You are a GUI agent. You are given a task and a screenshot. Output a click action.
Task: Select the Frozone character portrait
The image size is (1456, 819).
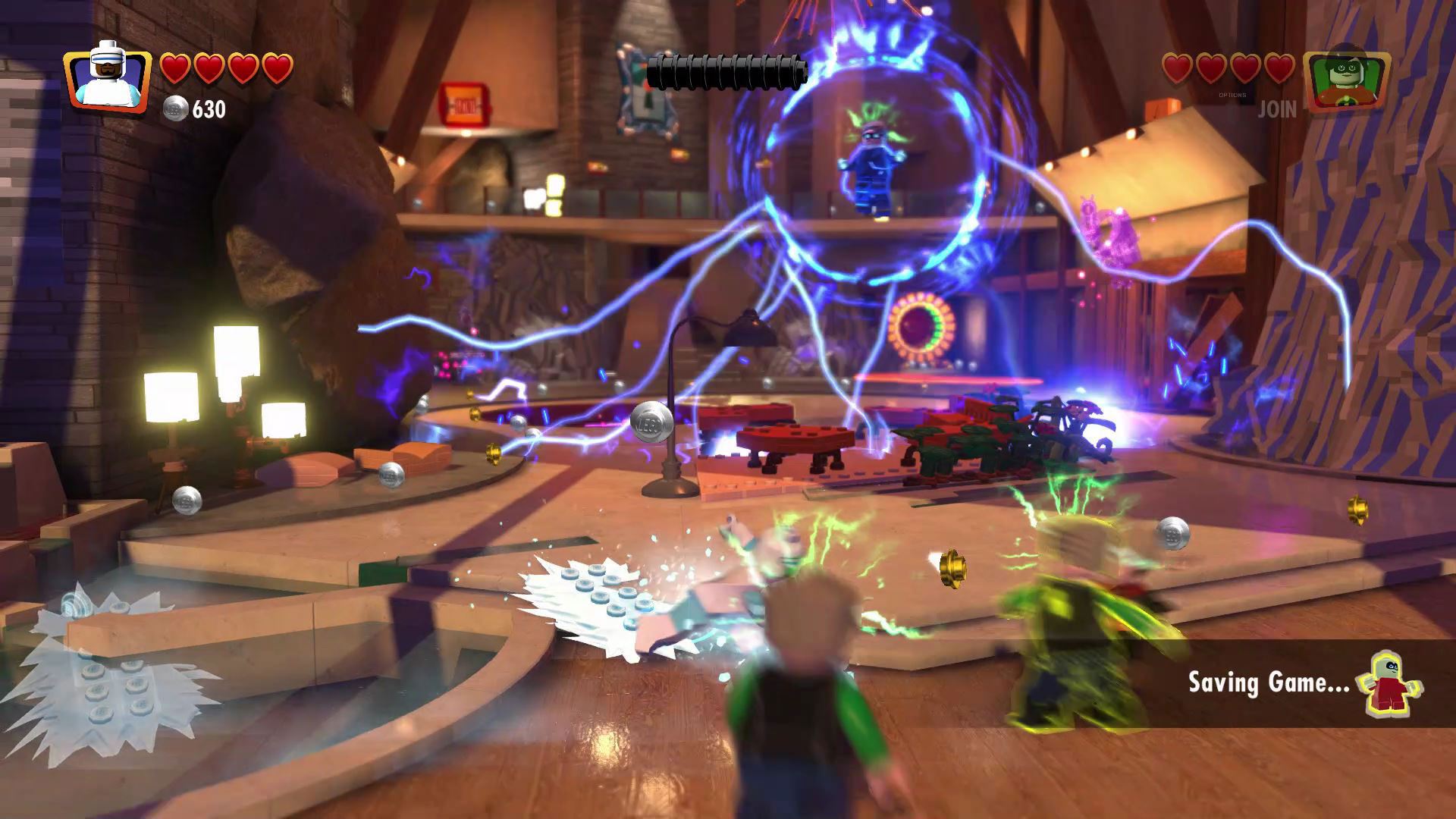tap(106, 80)
